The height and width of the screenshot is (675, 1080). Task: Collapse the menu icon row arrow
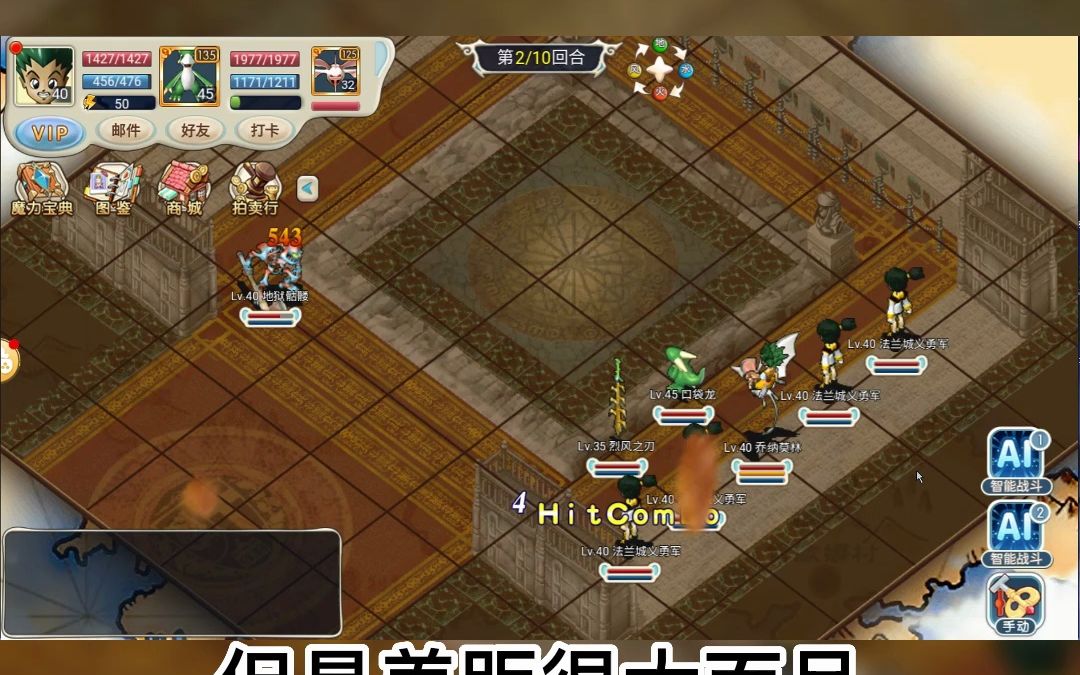click(308, 188)
